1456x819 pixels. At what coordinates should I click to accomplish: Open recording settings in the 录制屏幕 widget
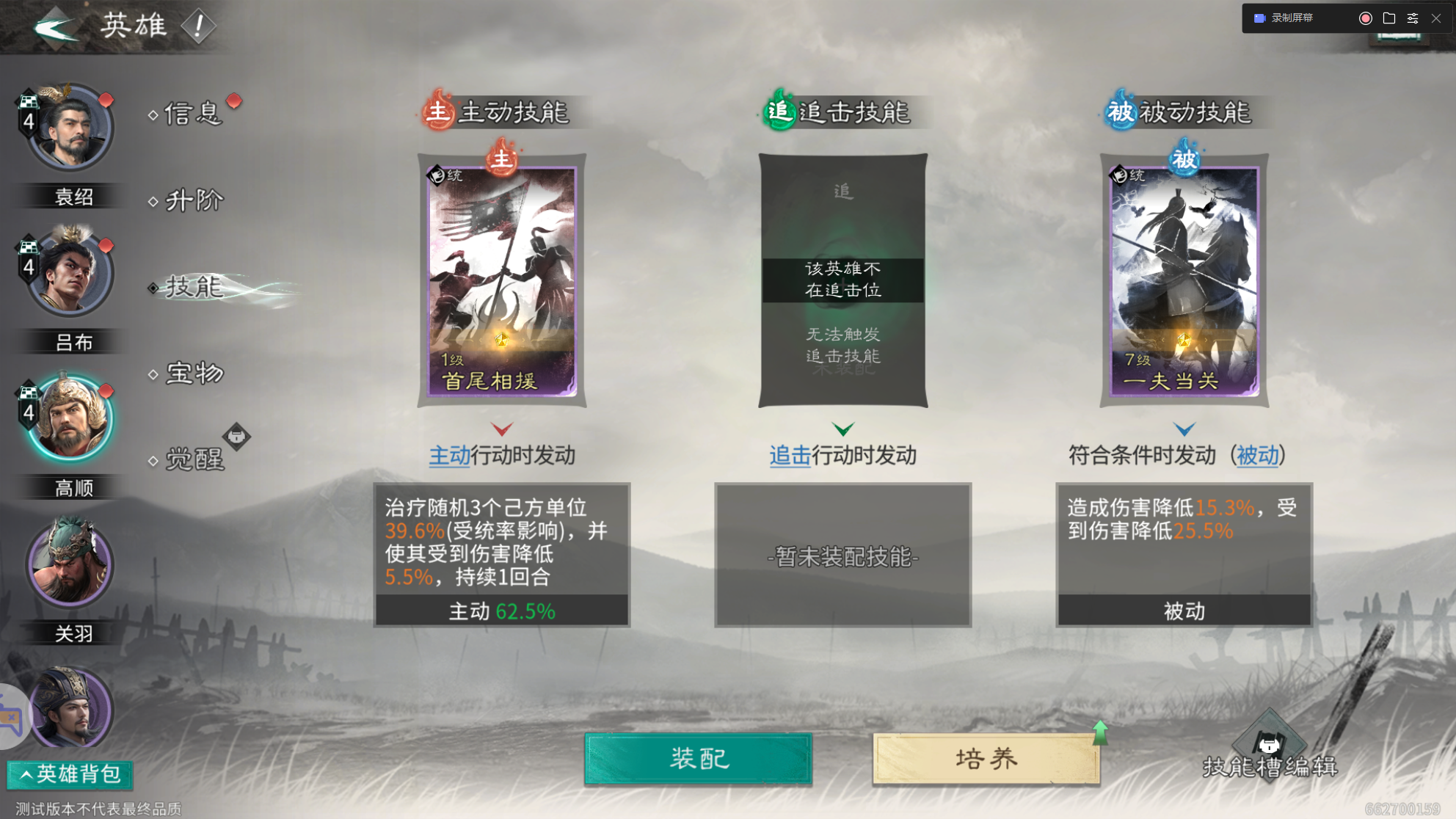(x=1412, y=18)
